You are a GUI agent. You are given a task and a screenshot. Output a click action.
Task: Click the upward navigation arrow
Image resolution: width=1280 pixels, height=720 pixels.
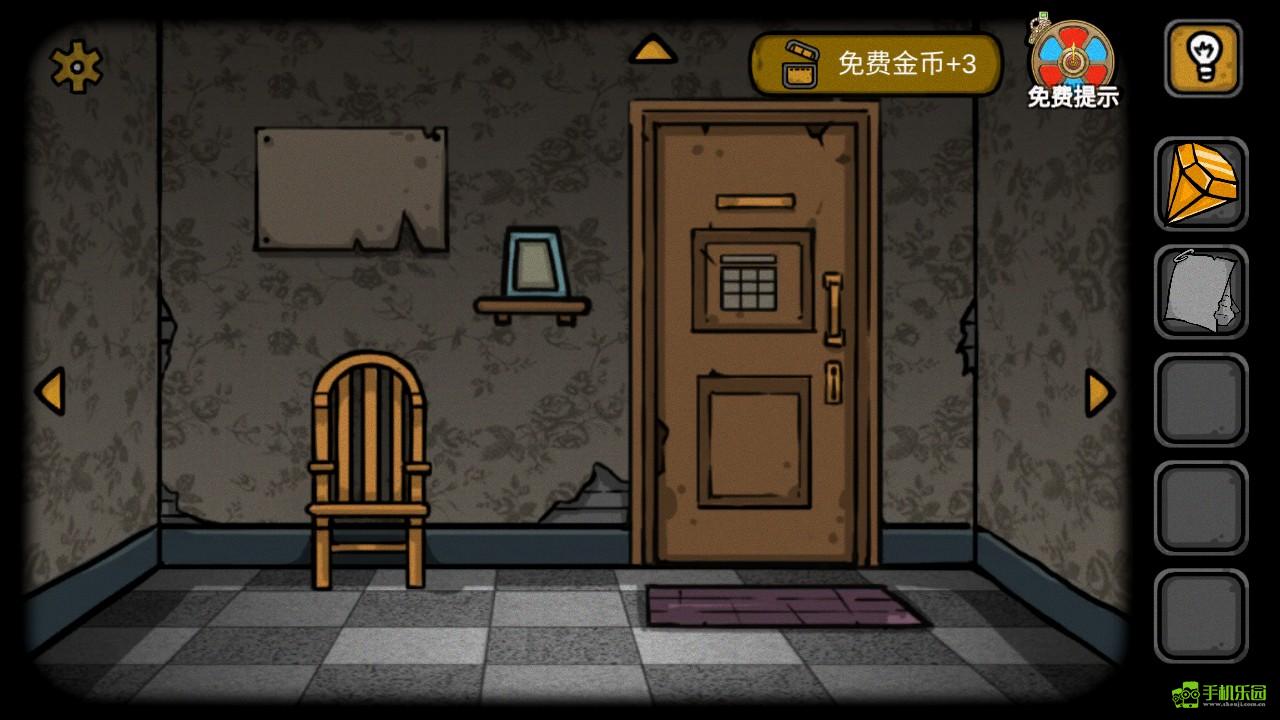click(x=654, y=47)
